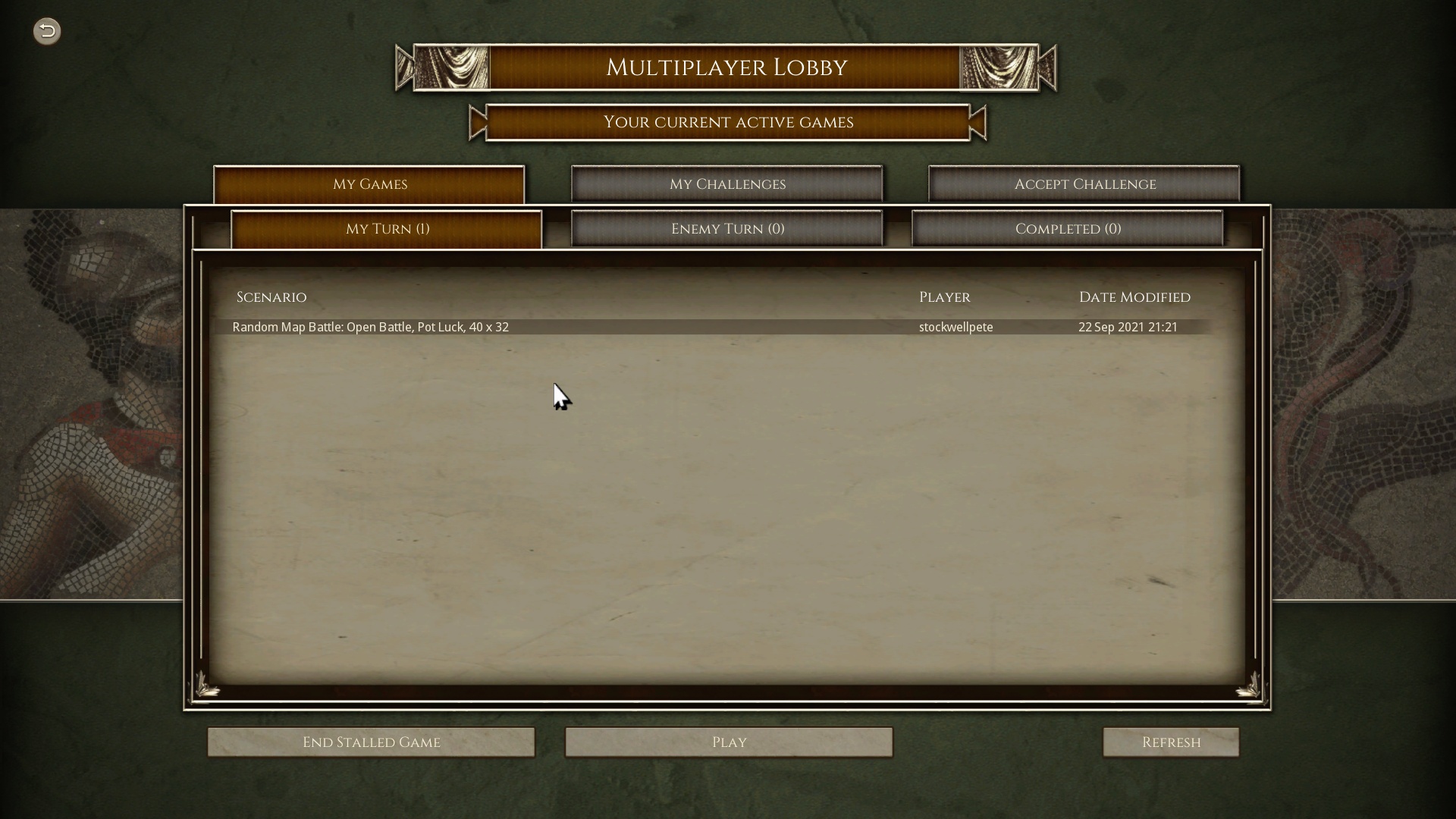Switch to the My Challenges tab
Viewport: 1456px width, 819px height.
point(726,184)
